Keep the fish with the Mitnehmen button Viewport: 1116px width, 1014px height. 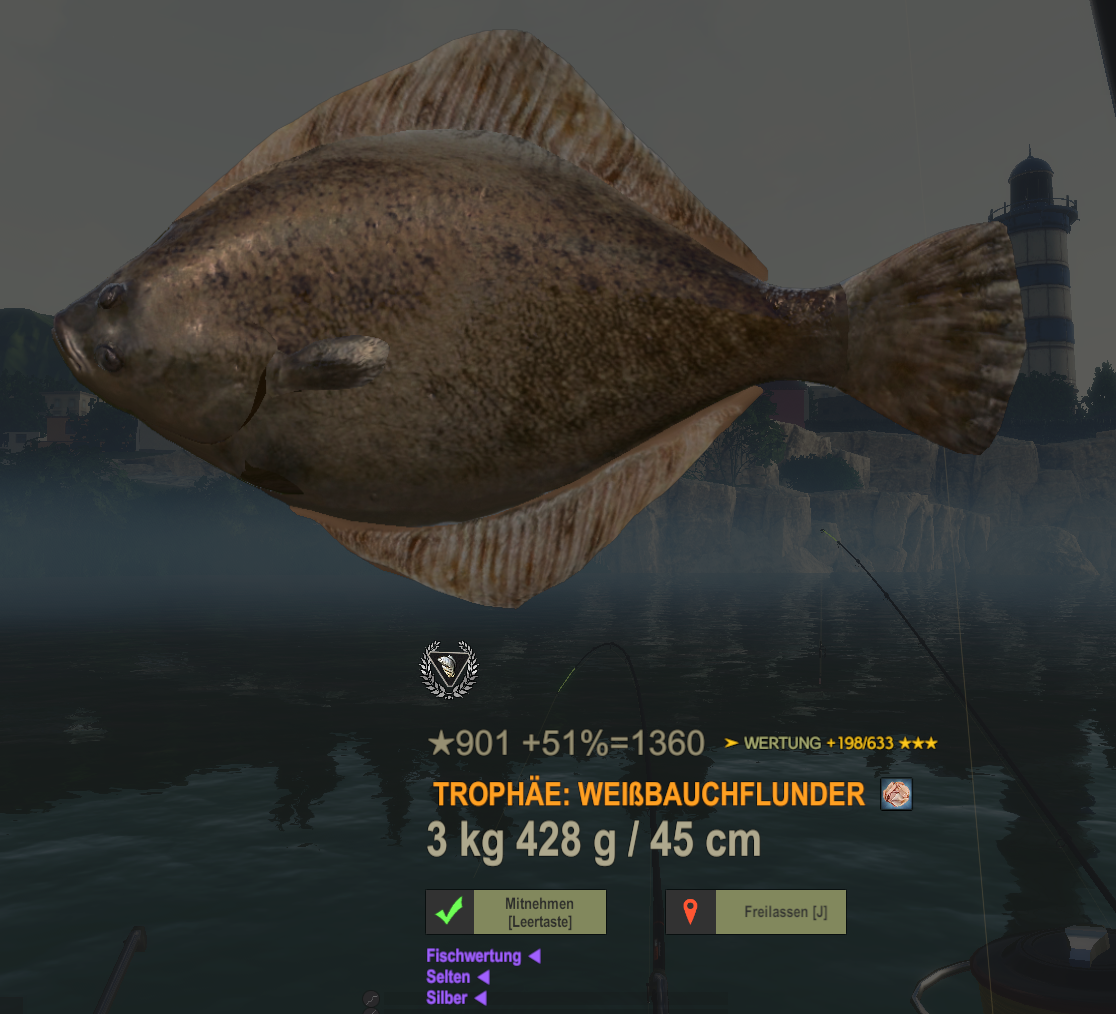pyautogui.click(x=516, y=912)
